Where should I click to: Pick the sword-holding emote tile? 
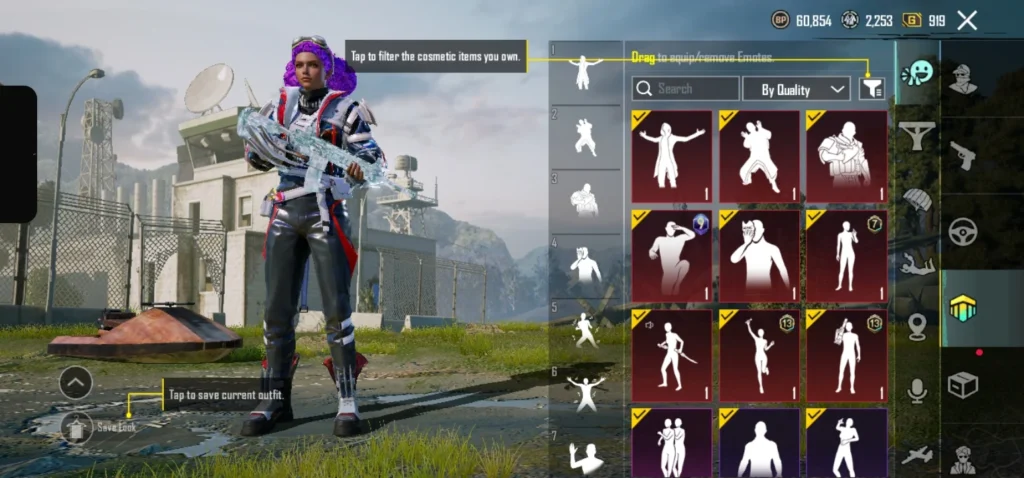(x=671, y=355)
